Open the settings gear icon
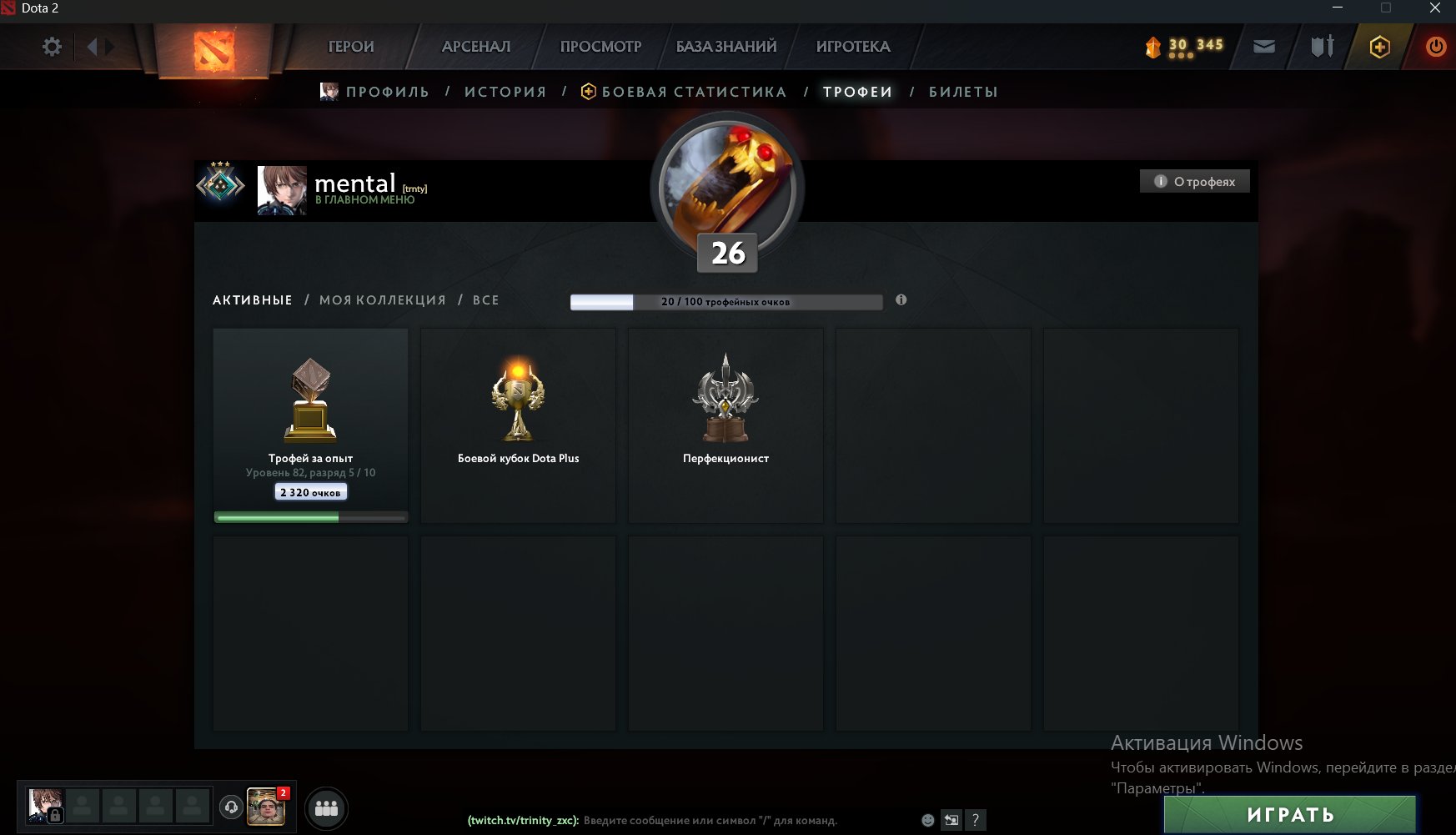 tap(52, 47)
